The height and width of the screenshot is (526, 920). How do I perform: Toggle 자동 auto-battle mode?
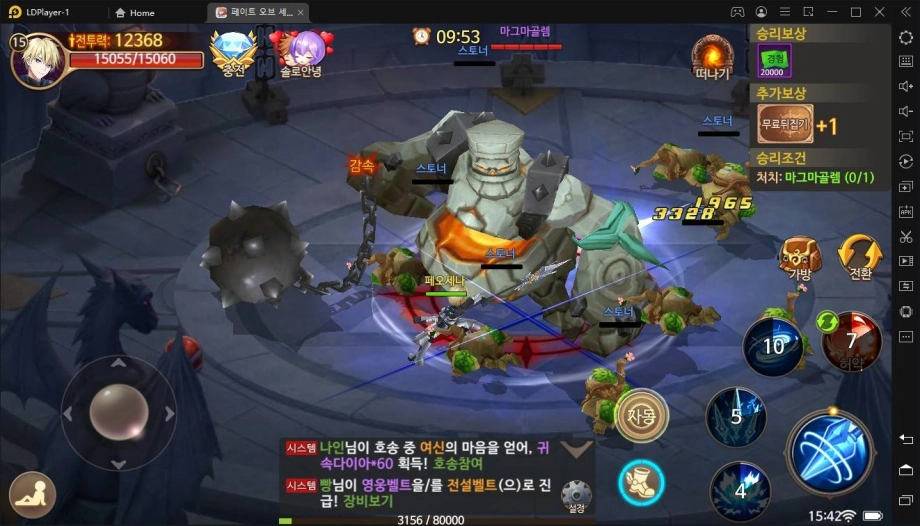tap(641, 415)
